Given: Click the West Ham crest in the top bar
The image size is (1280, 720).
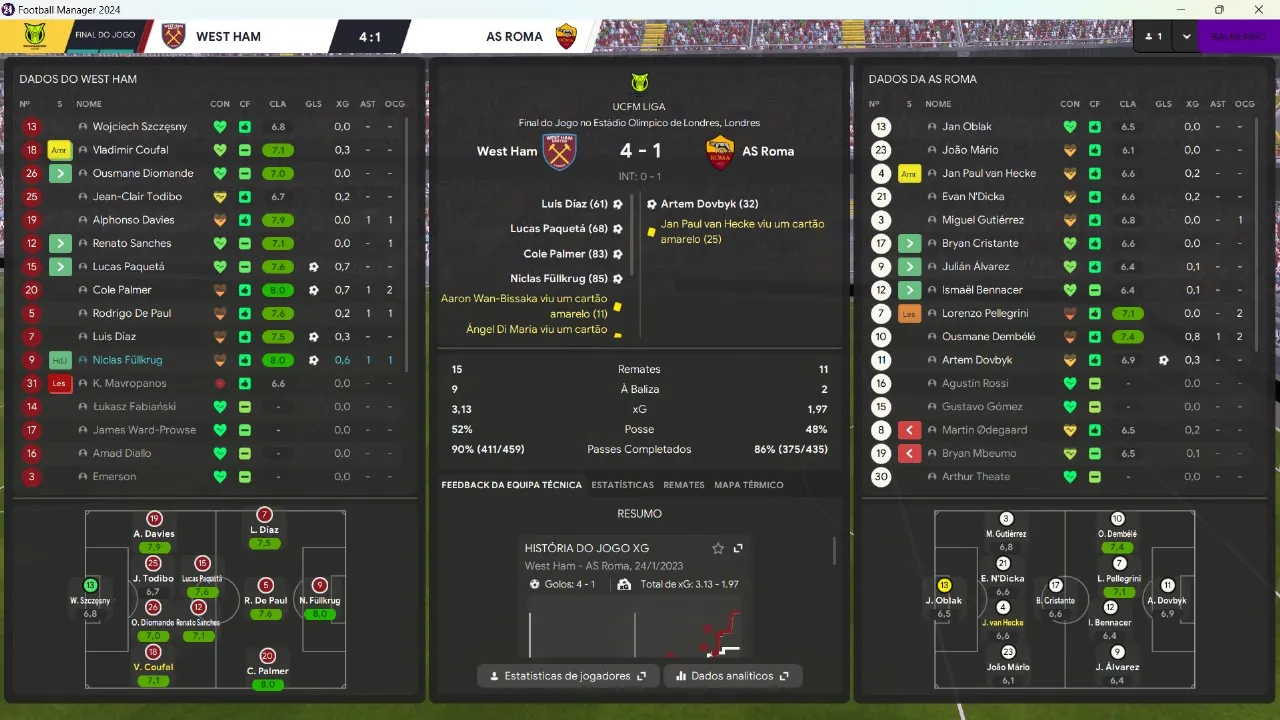Looking at the screenshot, I should [174, 37].
